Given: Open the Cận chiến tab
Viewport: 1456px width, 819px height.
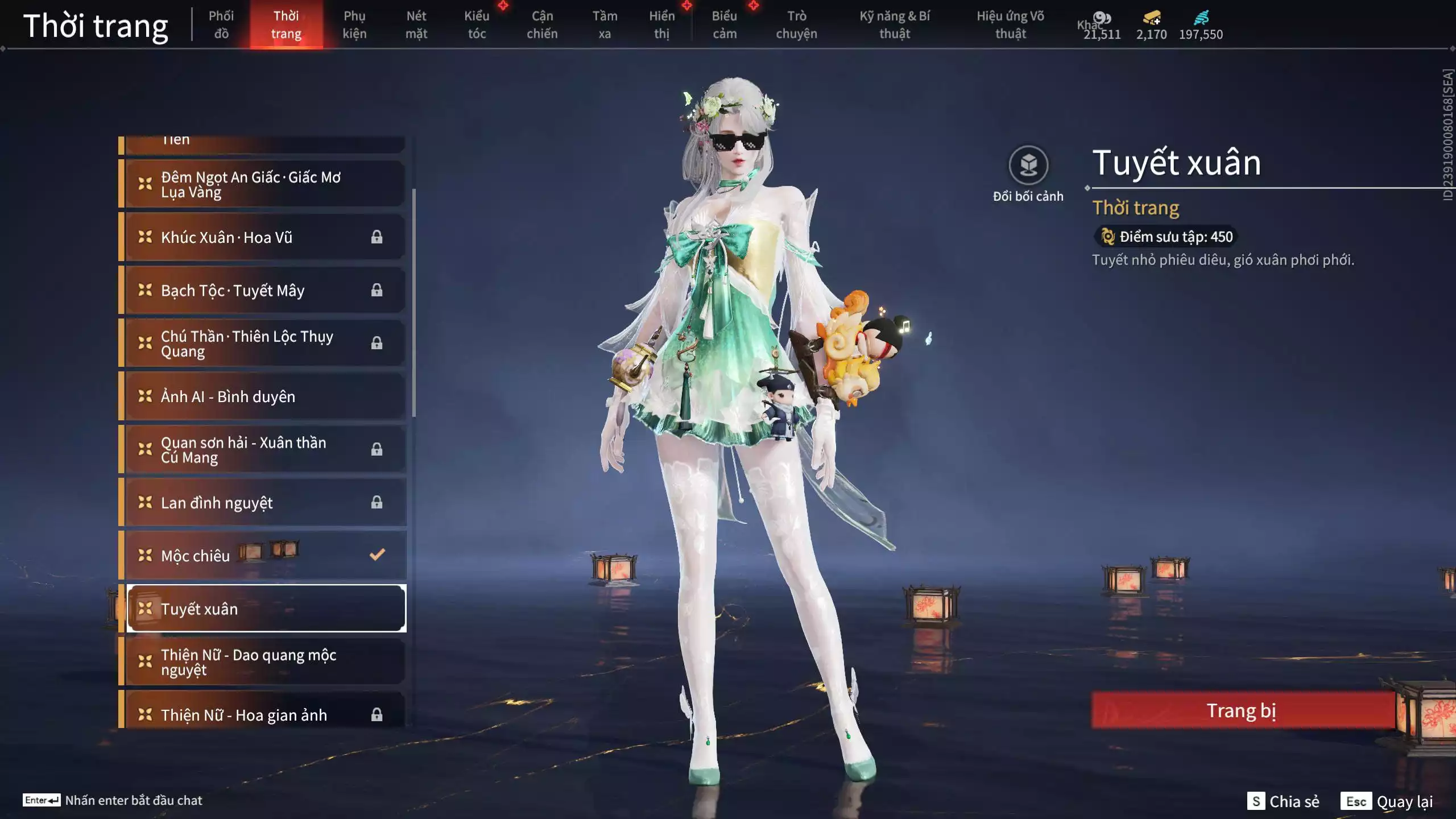Looking at the screenshot, I should tap(542, 25).
